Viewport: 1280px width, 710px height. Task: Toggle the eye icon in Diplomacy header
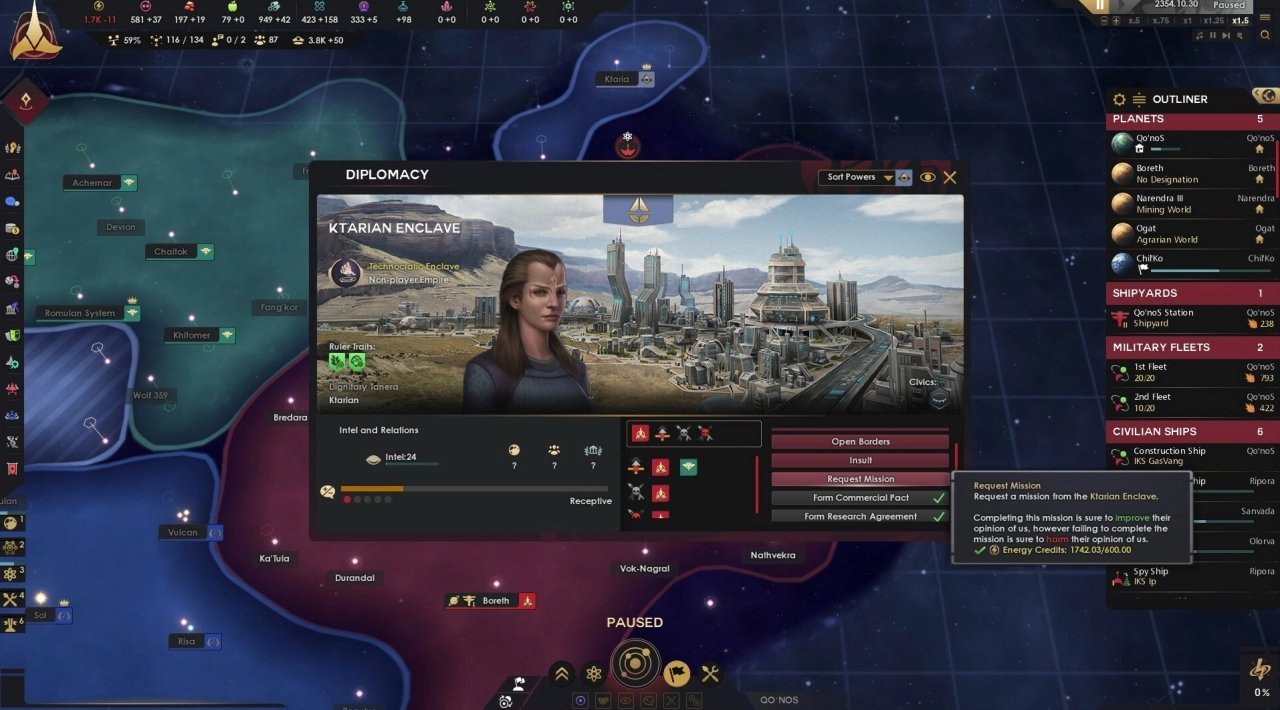[927, 177]
